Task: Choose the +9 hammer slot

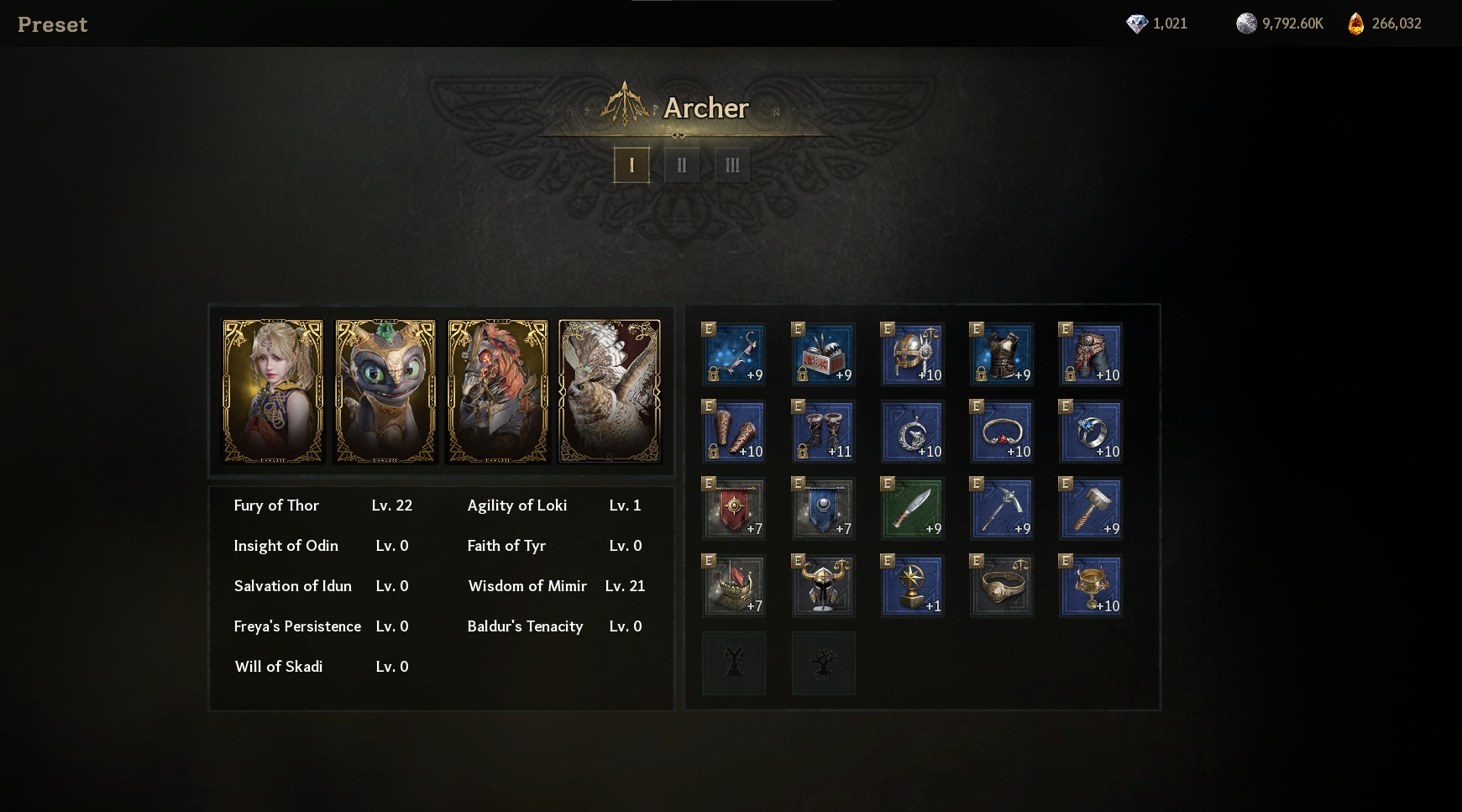Action: click(1091, 509)
